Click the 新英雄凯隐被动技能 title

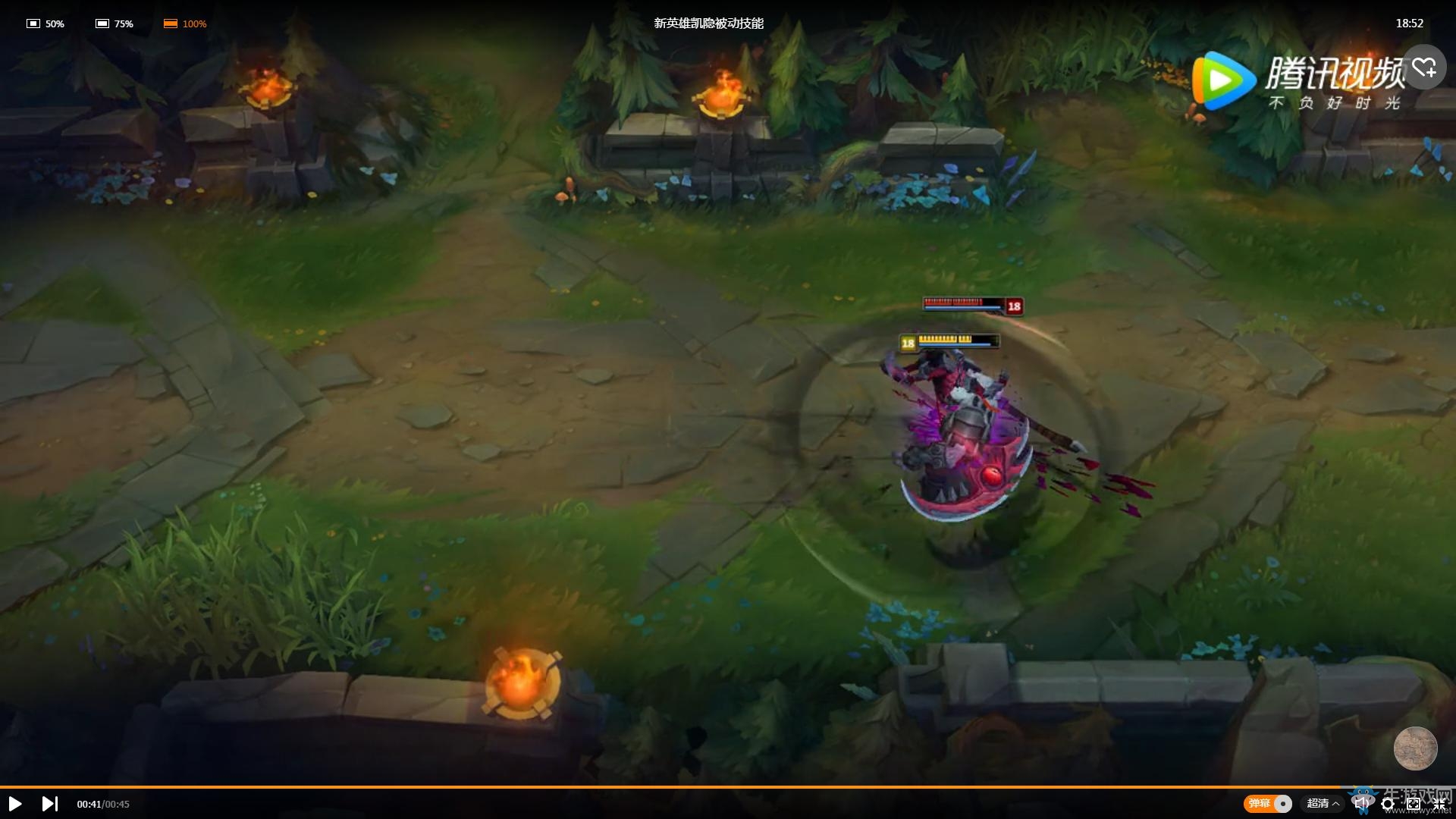[708, 24]
